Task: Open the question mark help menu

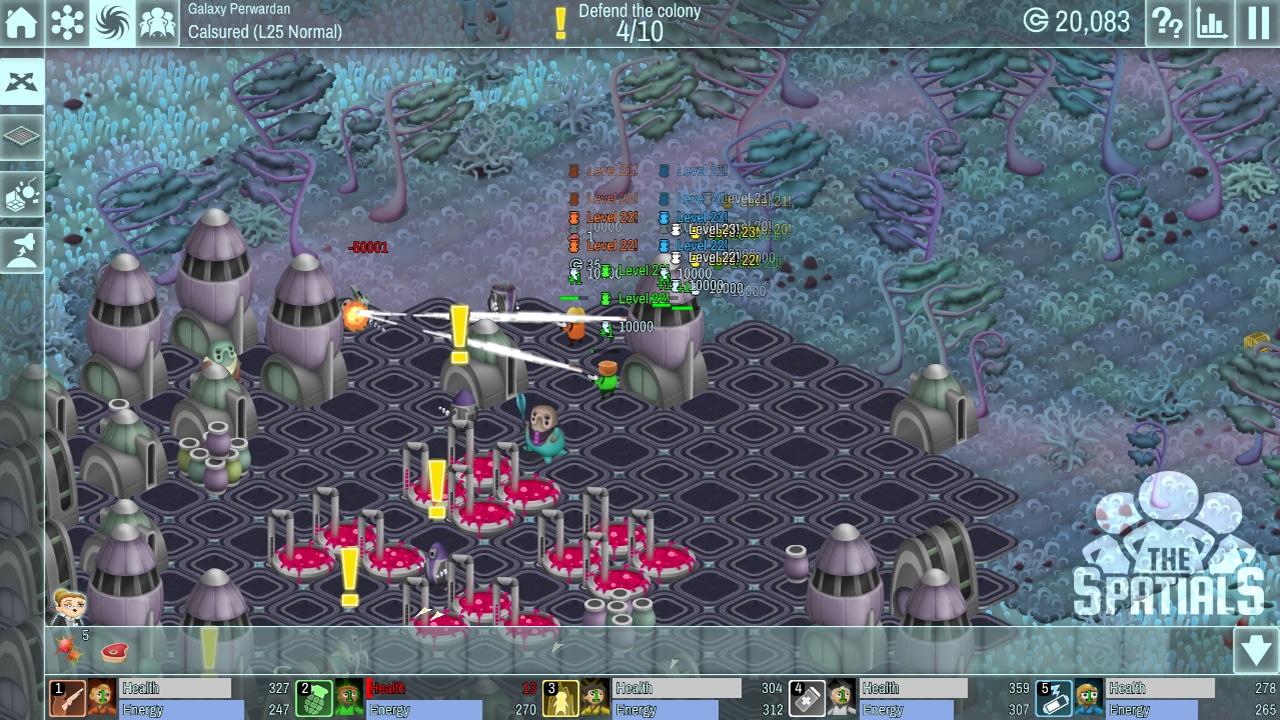Action: pyautogui.click(x=1167, y=22)
